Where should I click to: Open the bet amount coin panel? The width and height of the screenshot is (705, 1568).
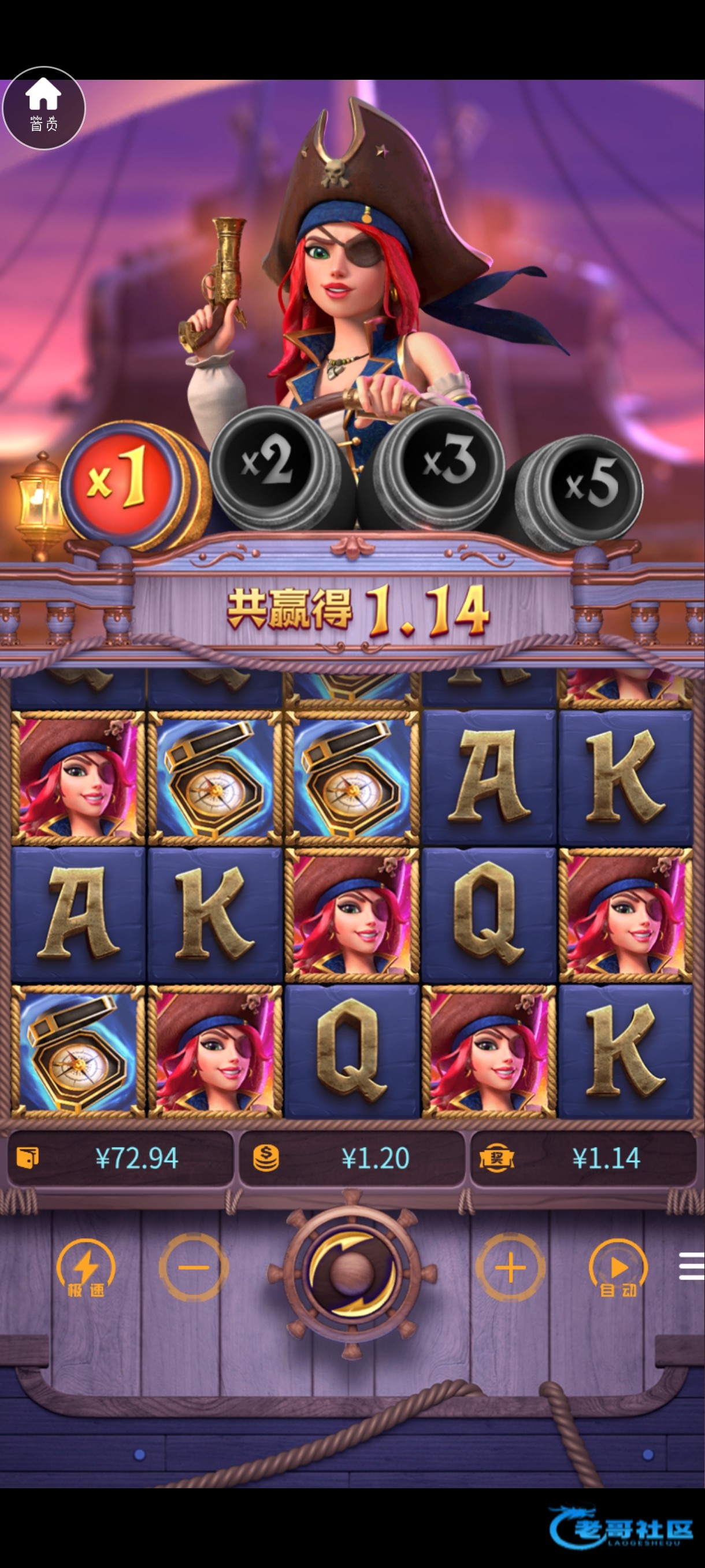click(351, 1157)
